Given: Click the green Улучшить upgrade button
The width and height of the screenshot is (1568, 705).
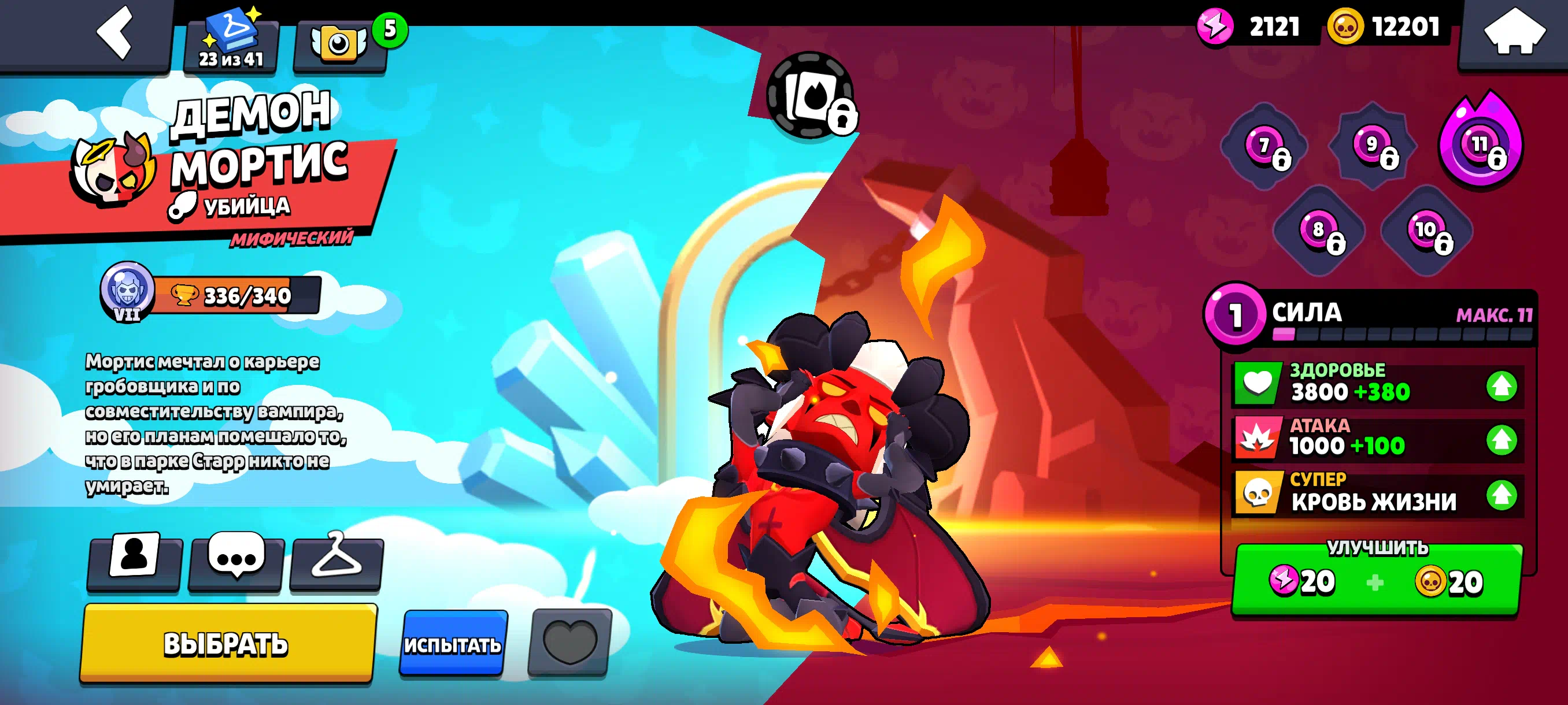Looking at the screenshot, I should [1377, 580].
